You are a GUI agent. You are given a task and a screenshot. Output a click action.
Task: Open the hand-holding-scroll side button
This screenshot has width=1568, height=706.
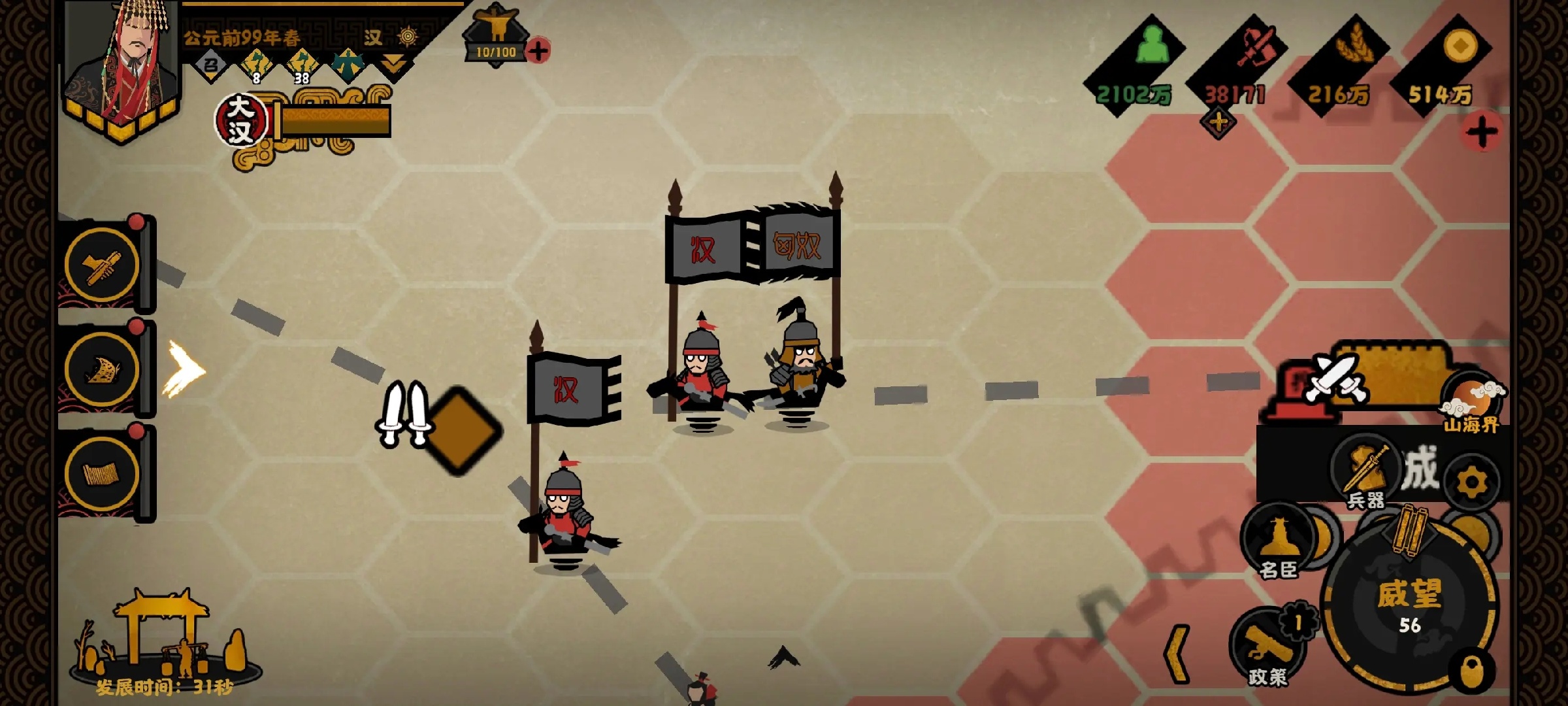point(102,265)
